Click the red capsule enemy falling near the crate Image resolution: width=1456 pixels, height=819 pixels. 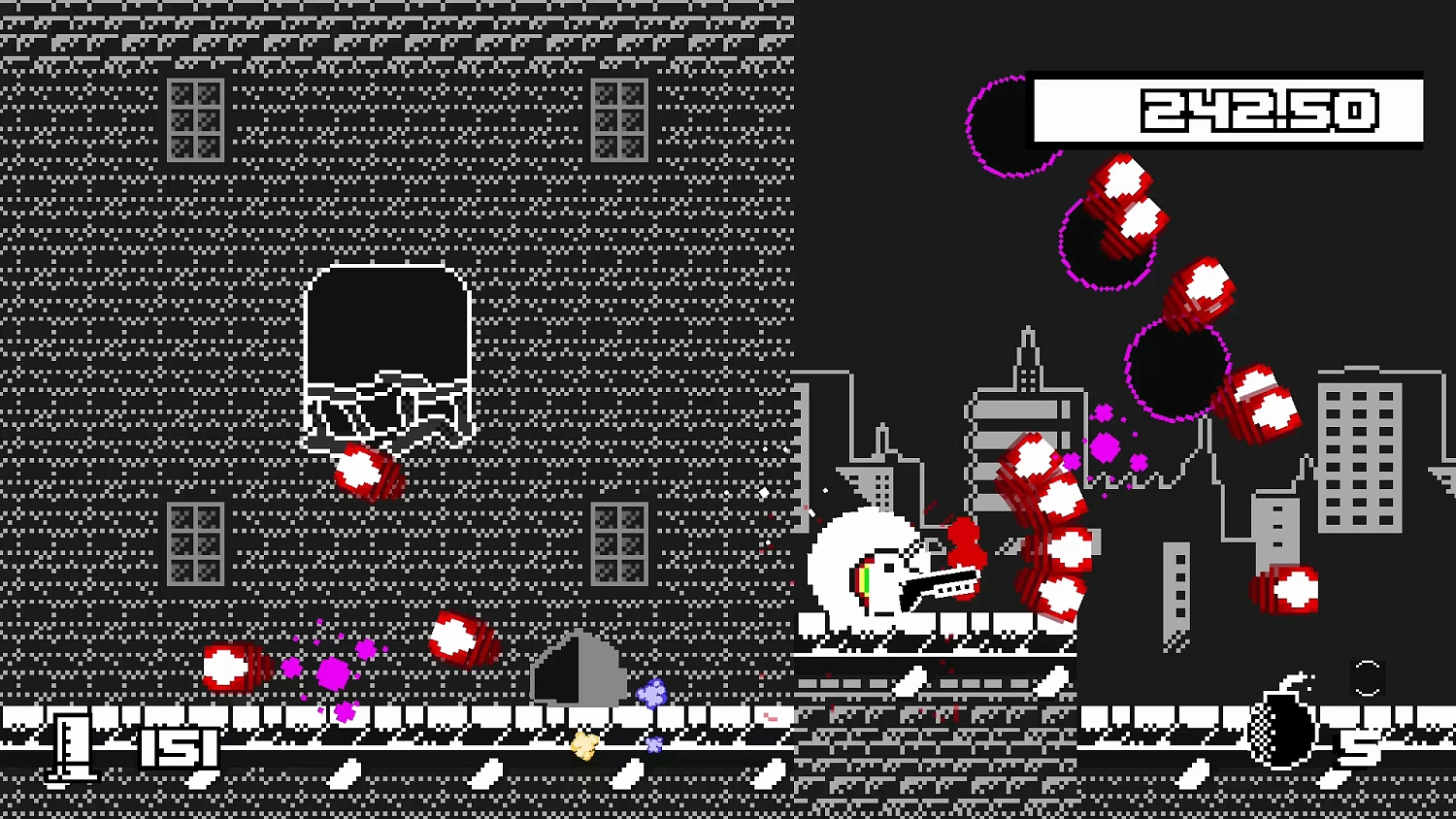(x=369, y=471)
